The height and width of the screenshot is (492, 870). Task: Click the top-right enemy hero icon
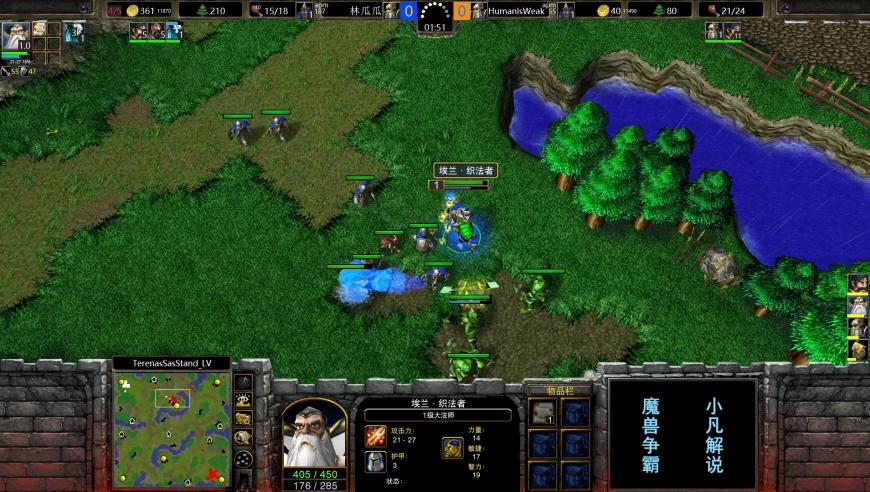714,31
